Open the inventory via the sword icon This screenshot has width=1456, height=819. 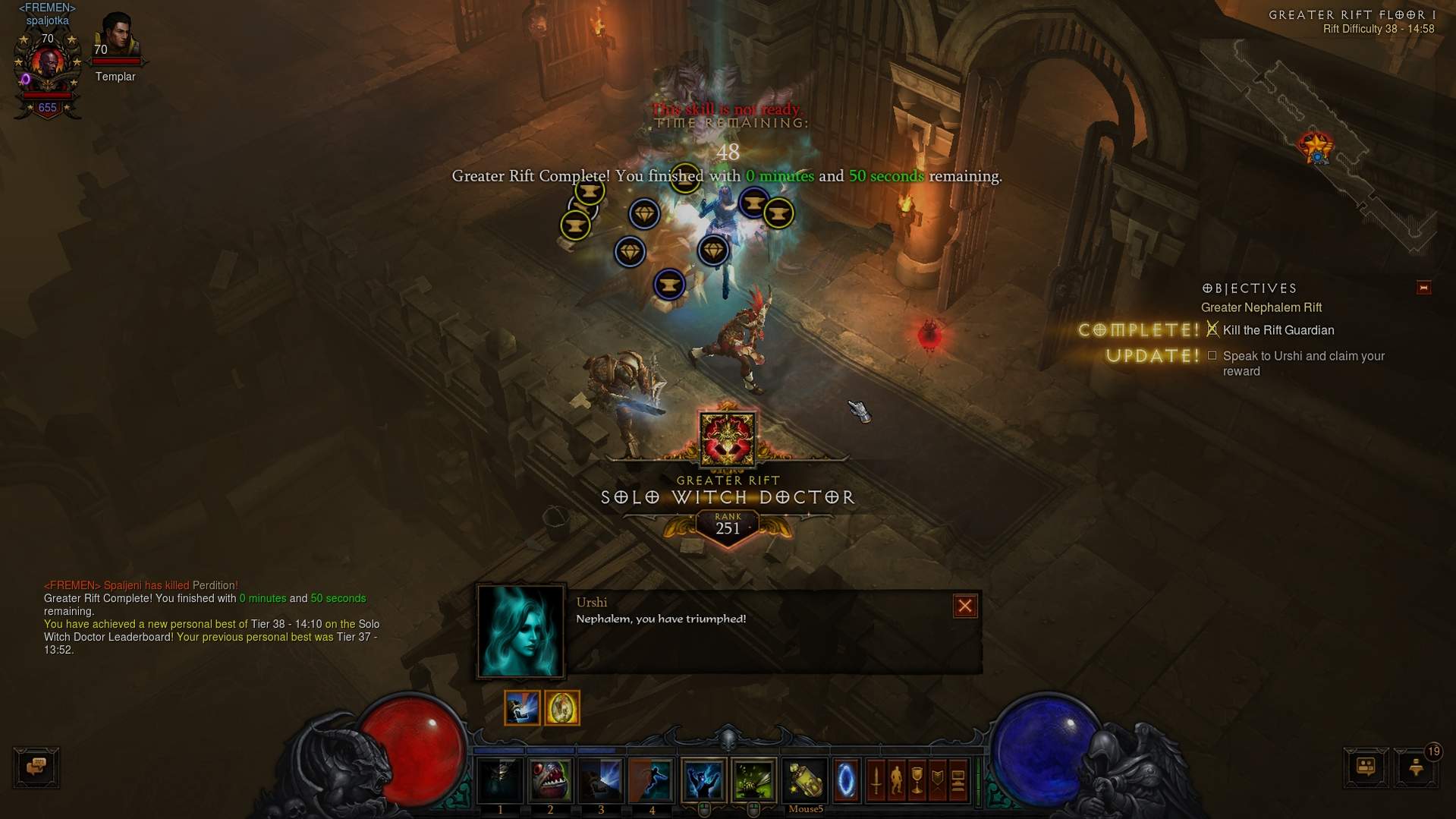[876, 780]
